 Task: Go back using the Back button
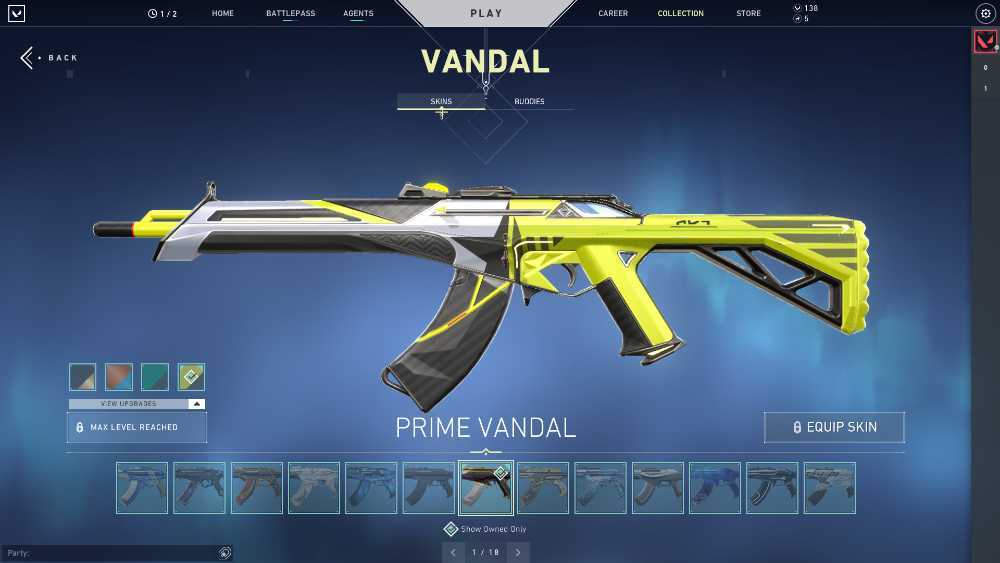point(49,58)
